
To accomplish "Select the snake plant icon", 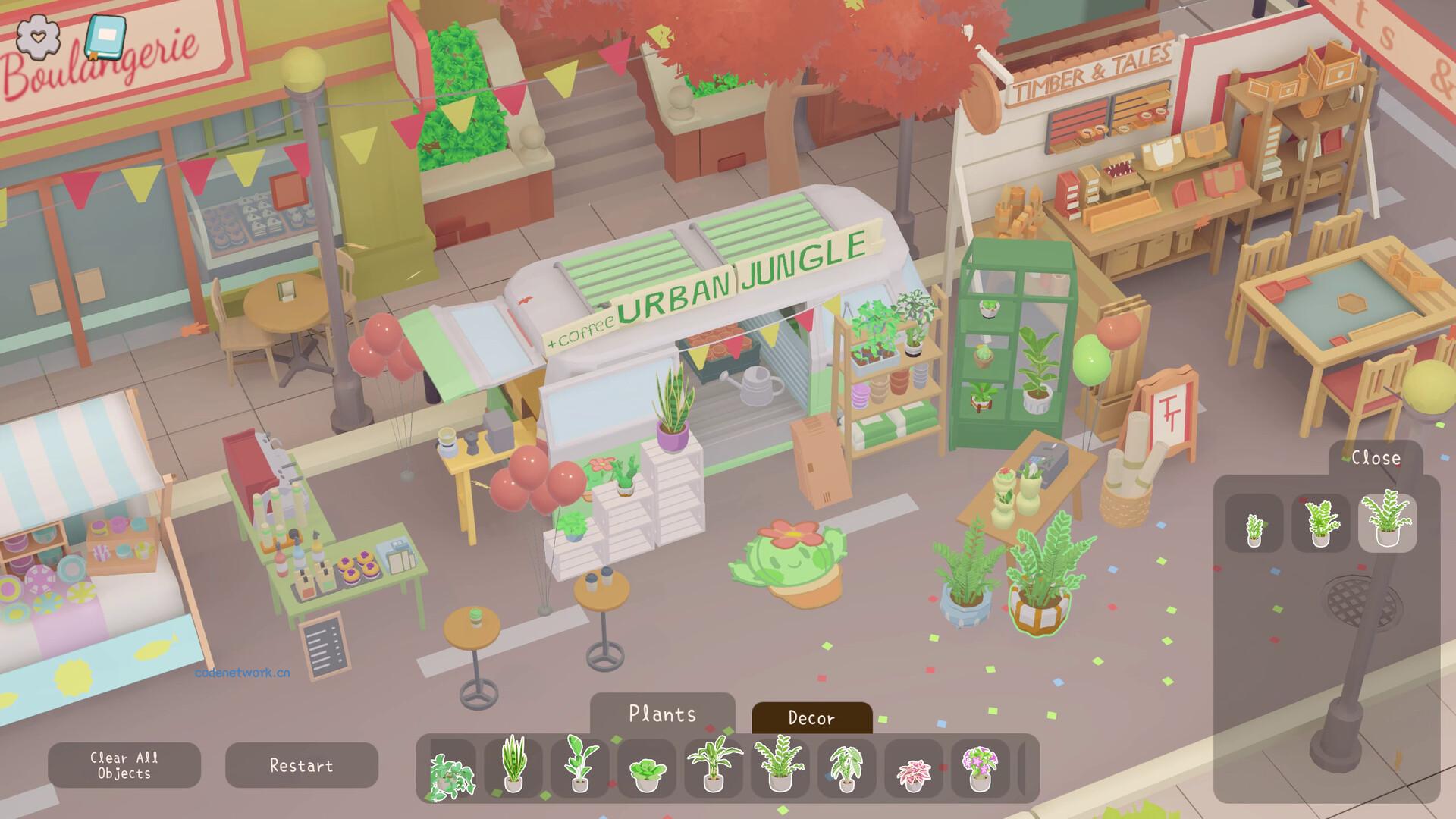I will pos(514,766).
